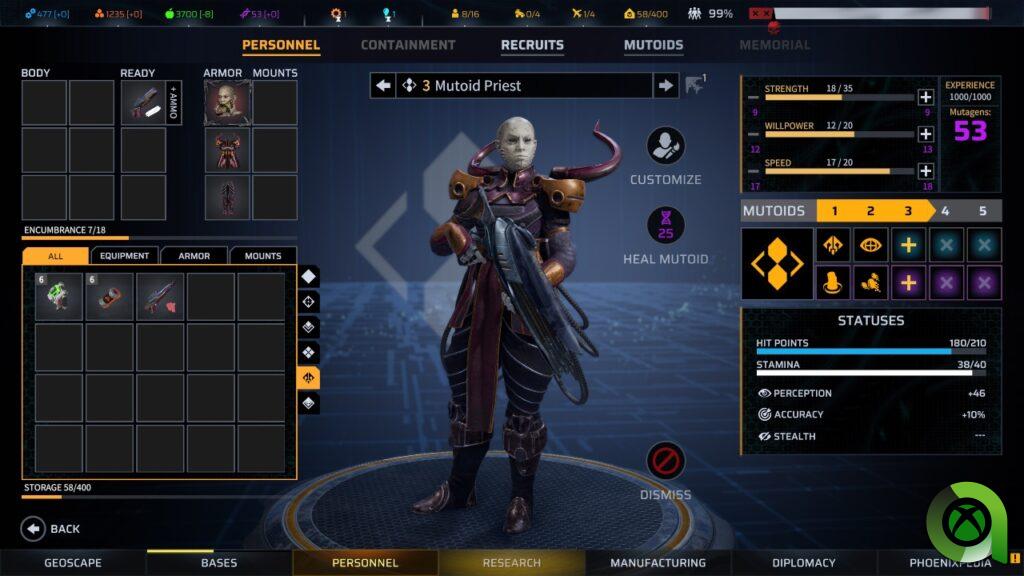The width and height of the screenshot is (1024, 576).
Task: Filter inventory by Equipment tab
Action: coord(124,256)
